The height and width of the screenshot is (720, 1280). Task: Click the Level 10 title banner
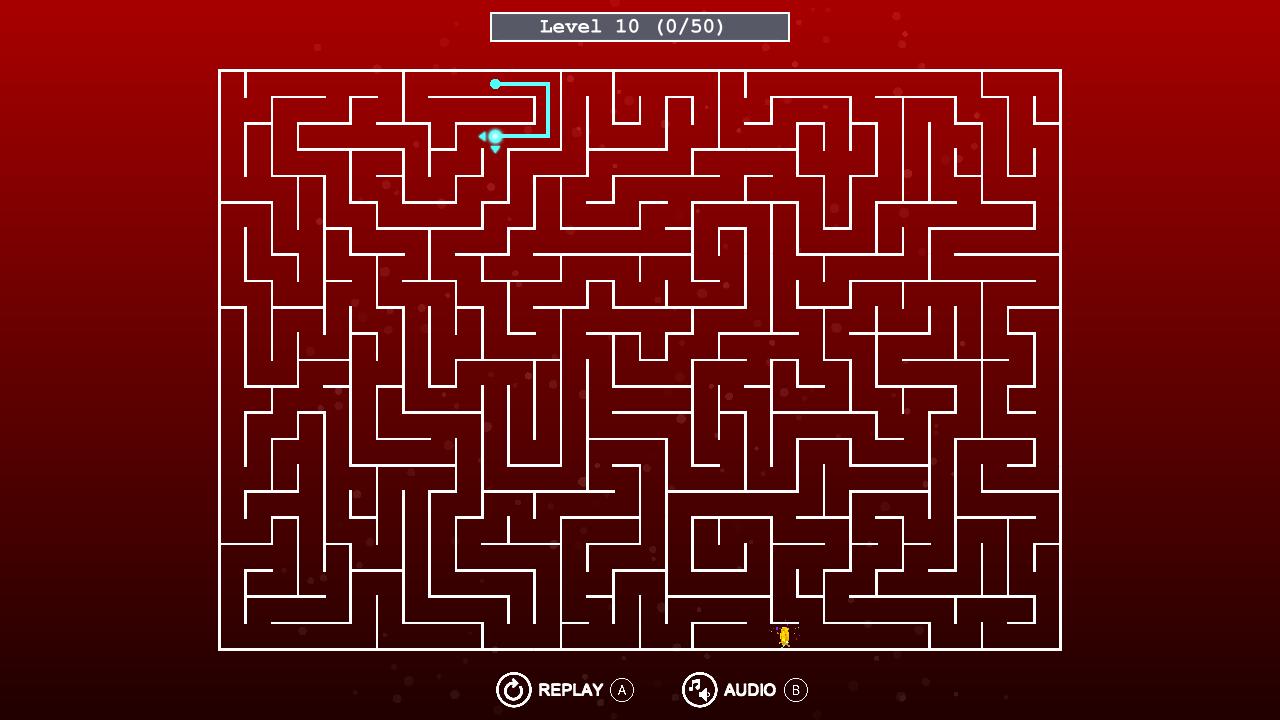point(639,26)
